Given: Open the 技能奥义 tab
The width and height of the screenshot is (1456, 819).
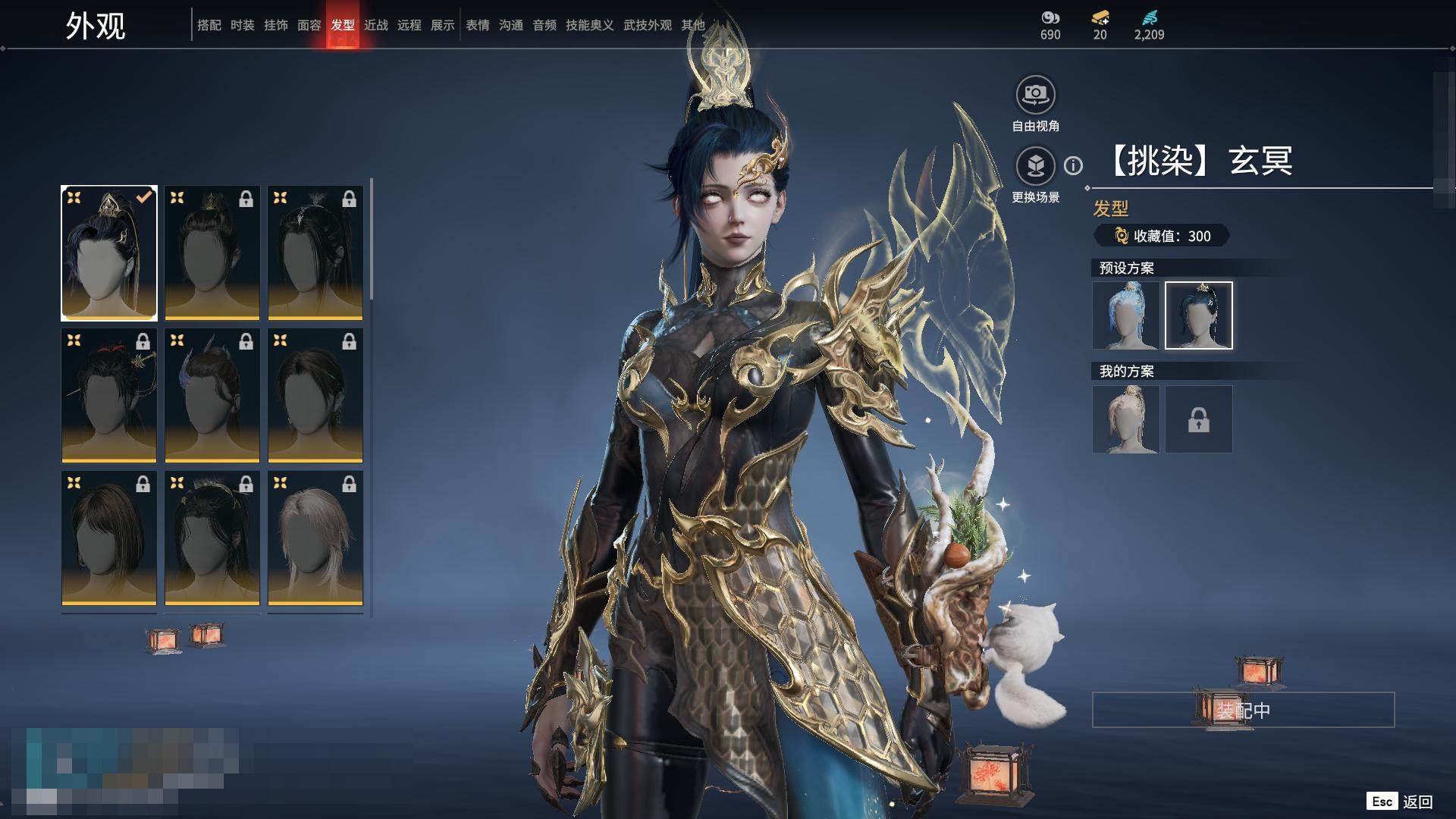Looking at the screenshot, I should click(x=589, y=25).
